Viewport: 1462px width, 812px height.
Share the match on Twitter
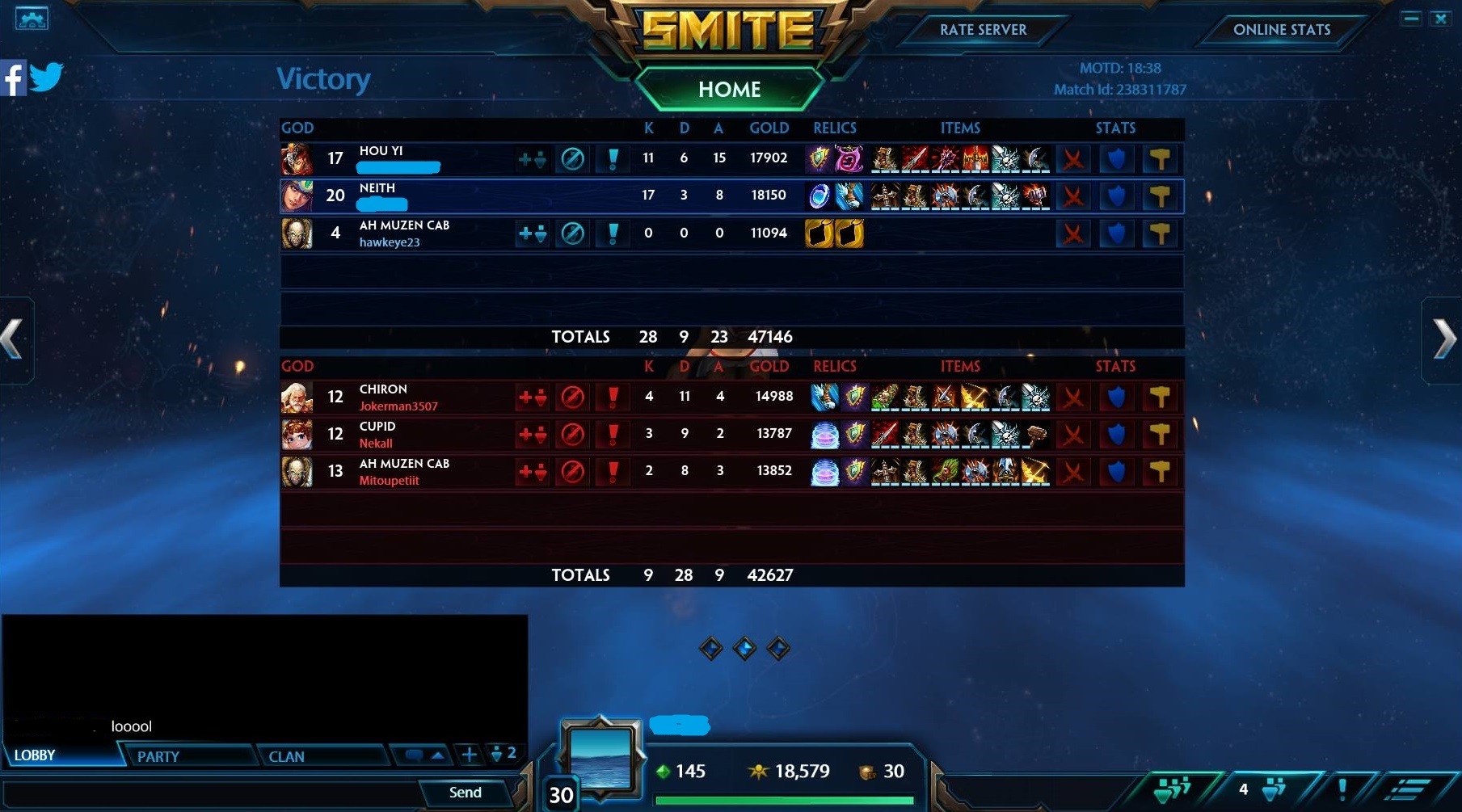[x=46, y=78]
